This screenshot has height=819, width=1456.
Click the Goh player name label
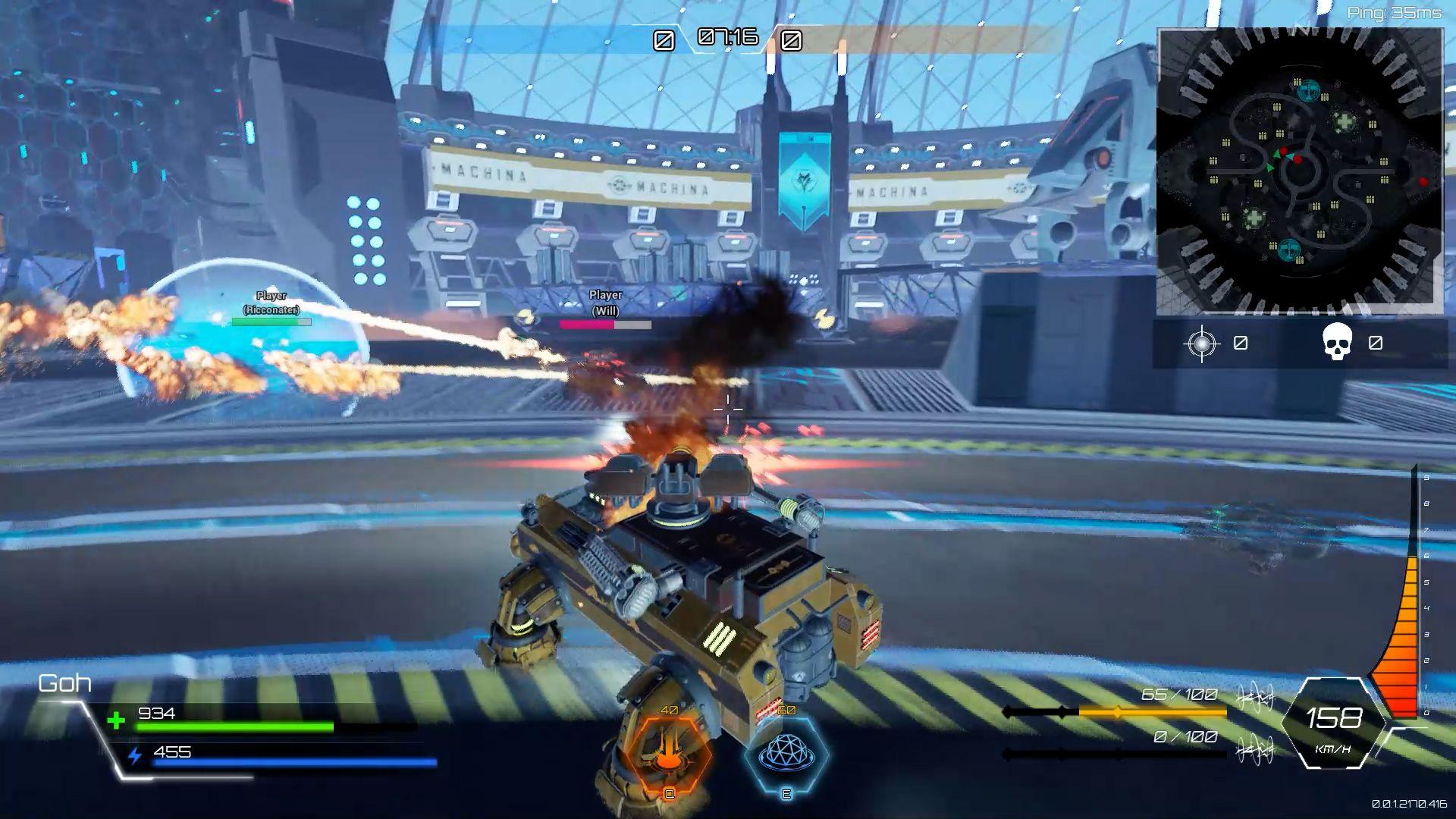pos(64,683)
